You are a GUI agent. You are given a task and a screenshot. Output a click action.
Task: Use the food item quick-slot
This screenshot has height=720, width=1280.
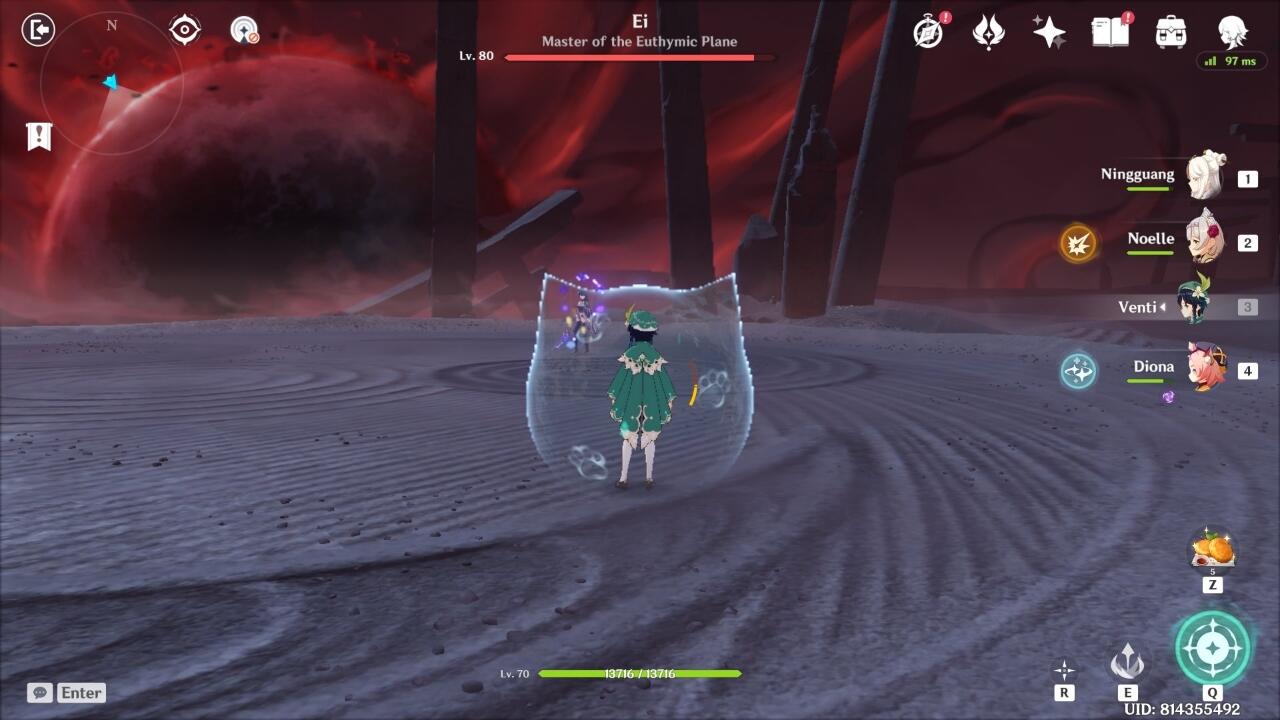(1212, 550)
